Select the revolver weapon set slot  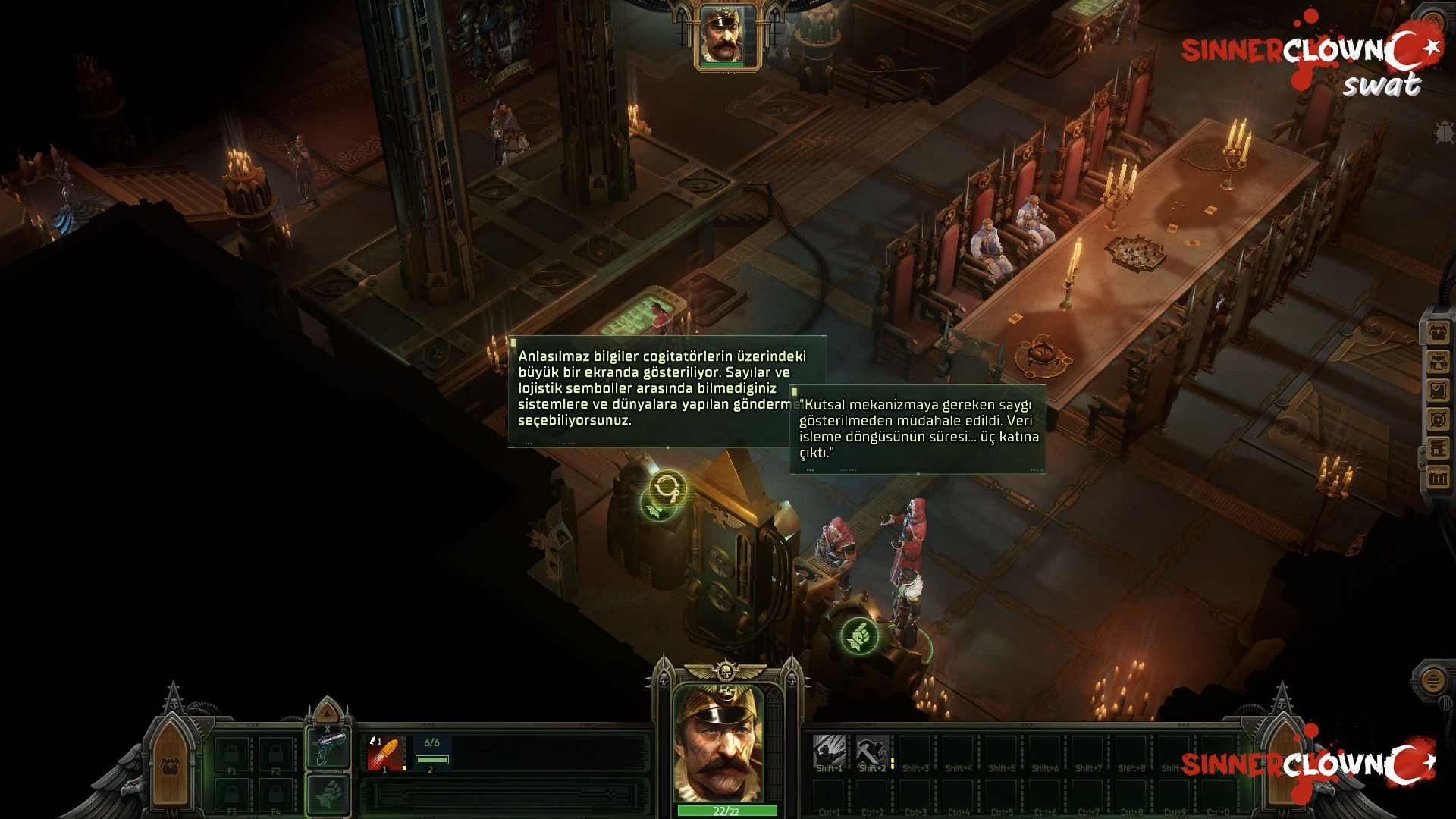(x=328, y=748)
